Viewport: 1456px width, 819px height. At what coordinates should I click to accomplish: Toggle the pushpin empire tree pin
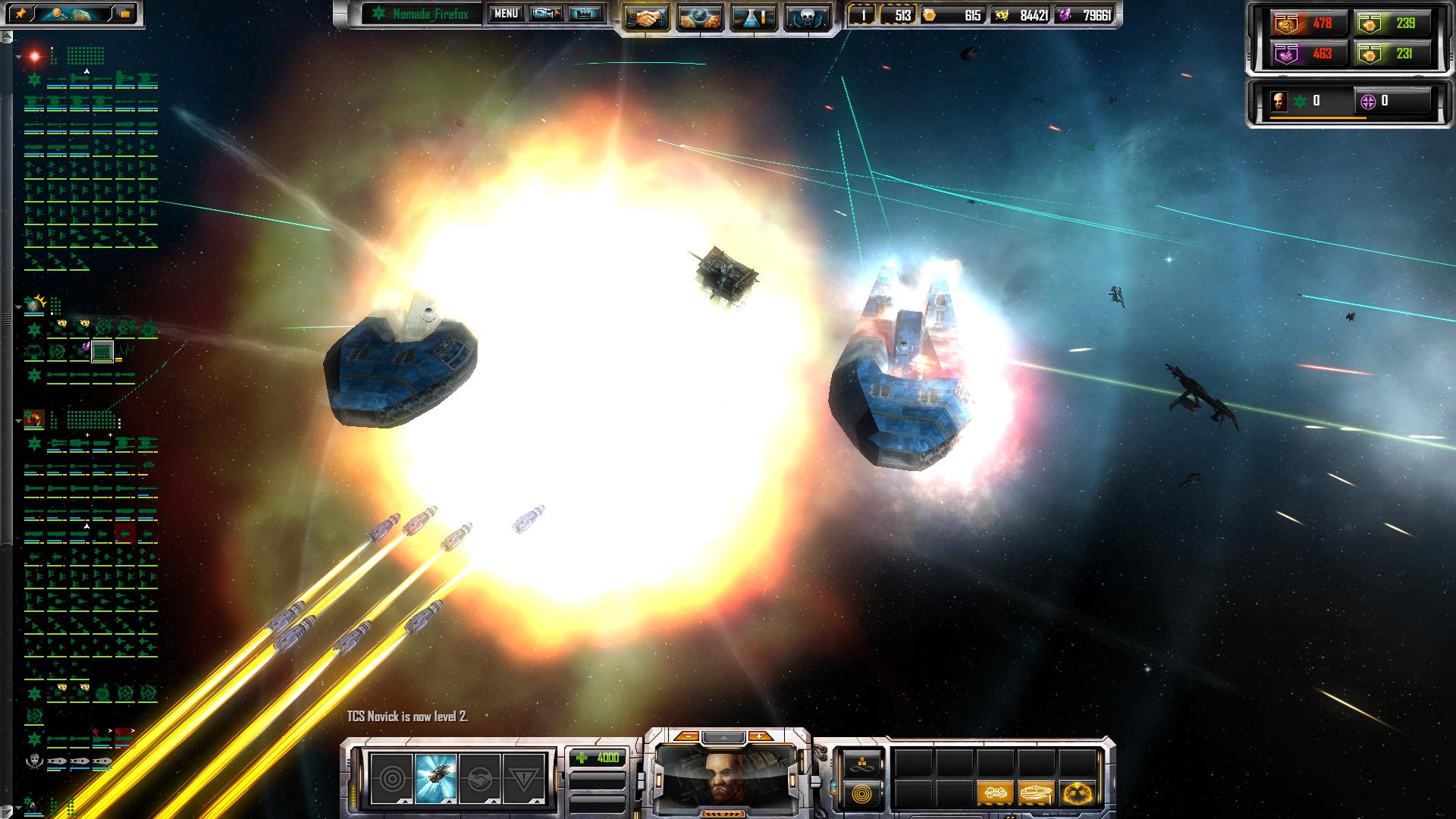pyautogui.click(x=20, y=14)
